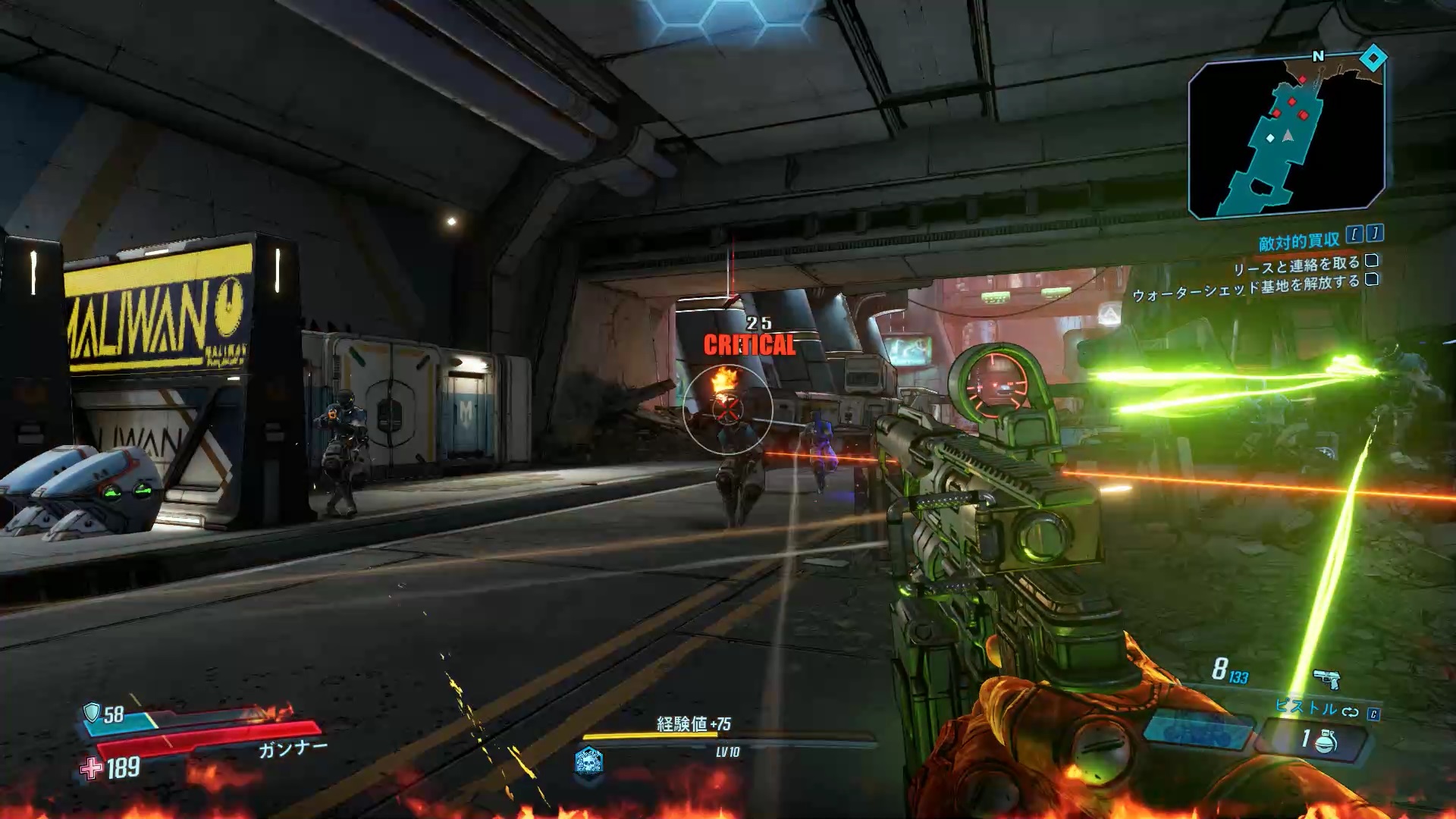Select the pistol weapon icon
1456x819 pixels.
(x=1326, y=677)
